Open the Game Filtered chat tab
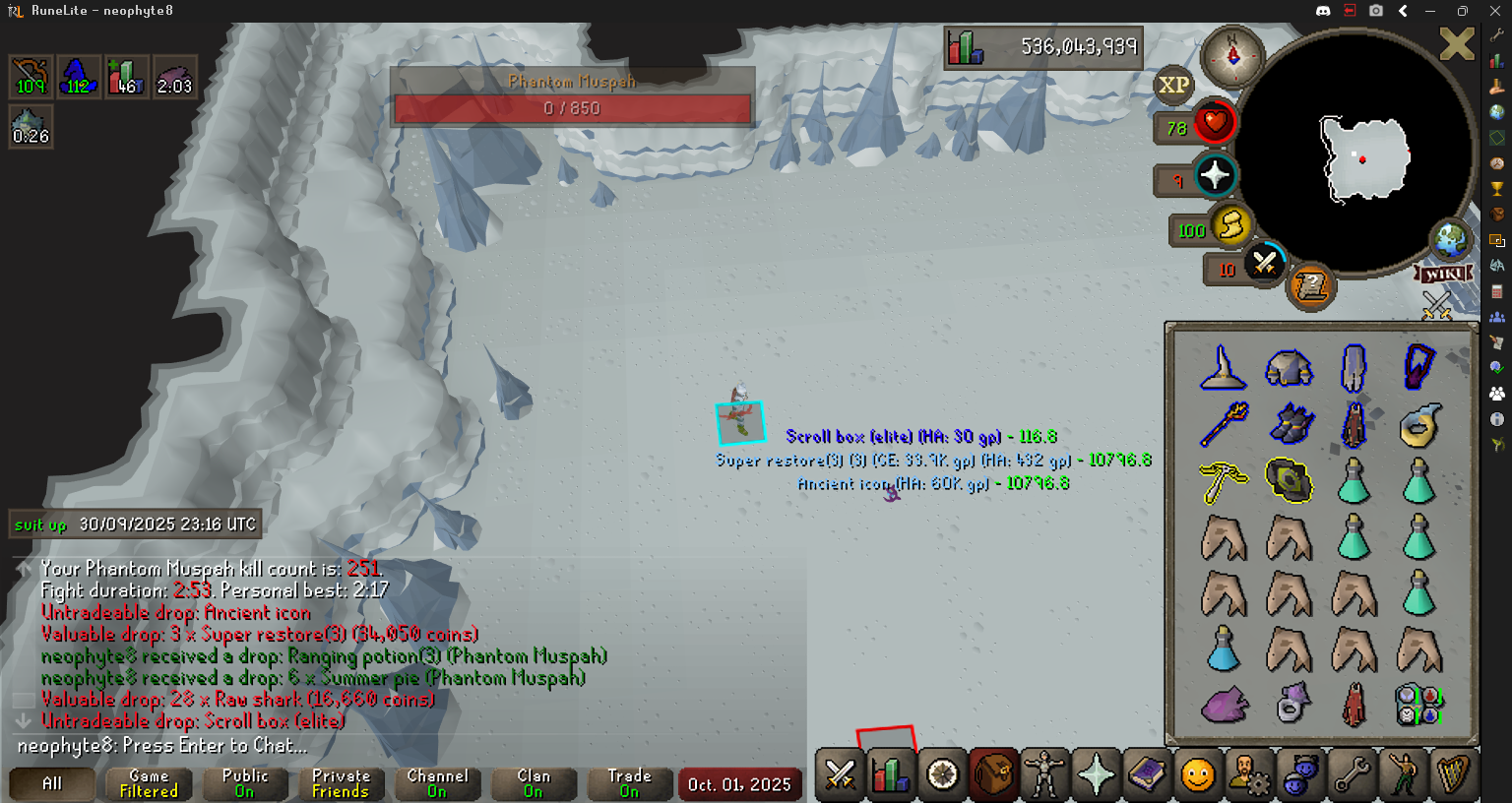 (x=149, y=783)
